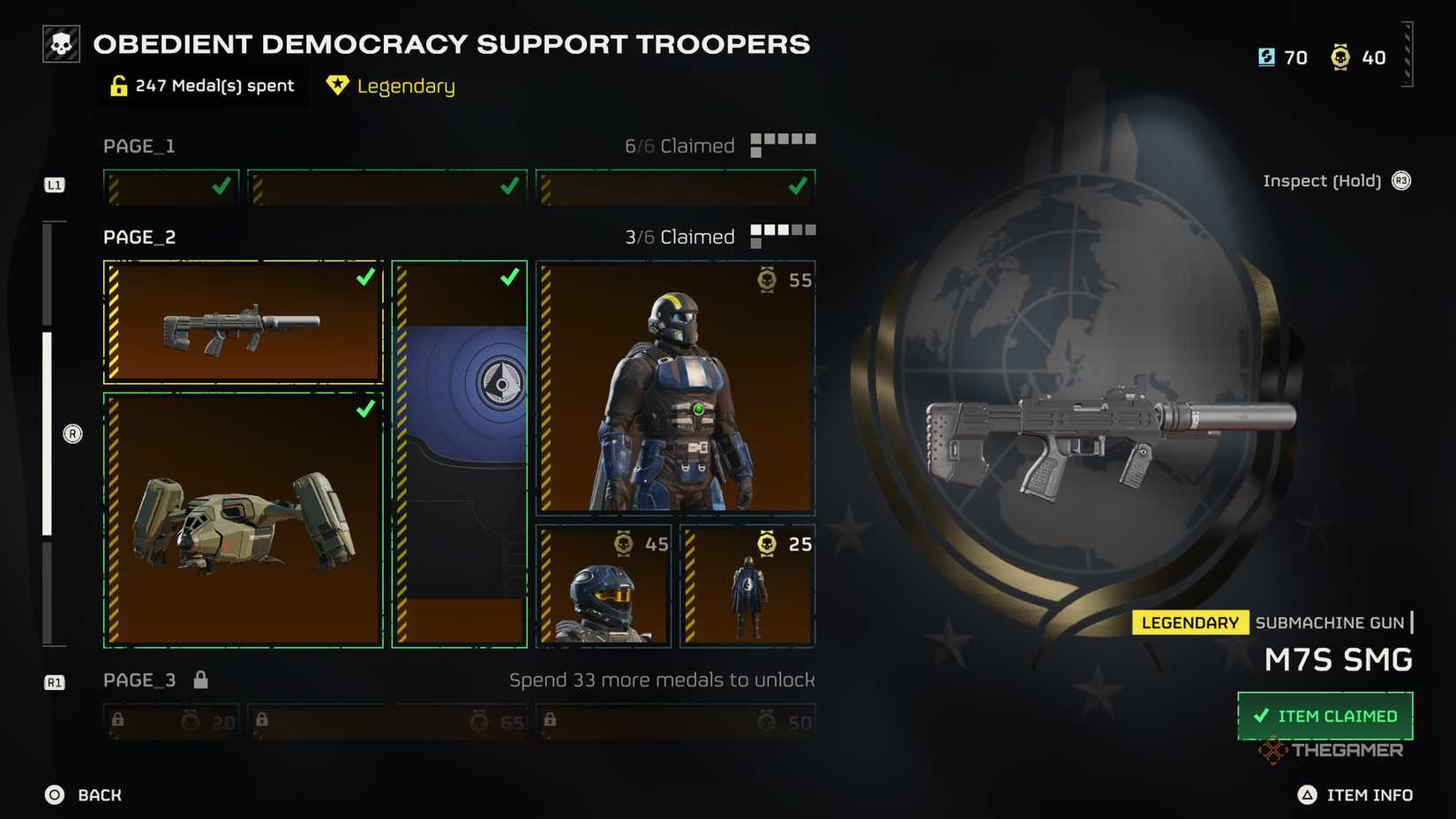Select the L1 previous page tab
Image resolution: width=1456 pixels, height=819 pixels.
click(x=55, y=185)
